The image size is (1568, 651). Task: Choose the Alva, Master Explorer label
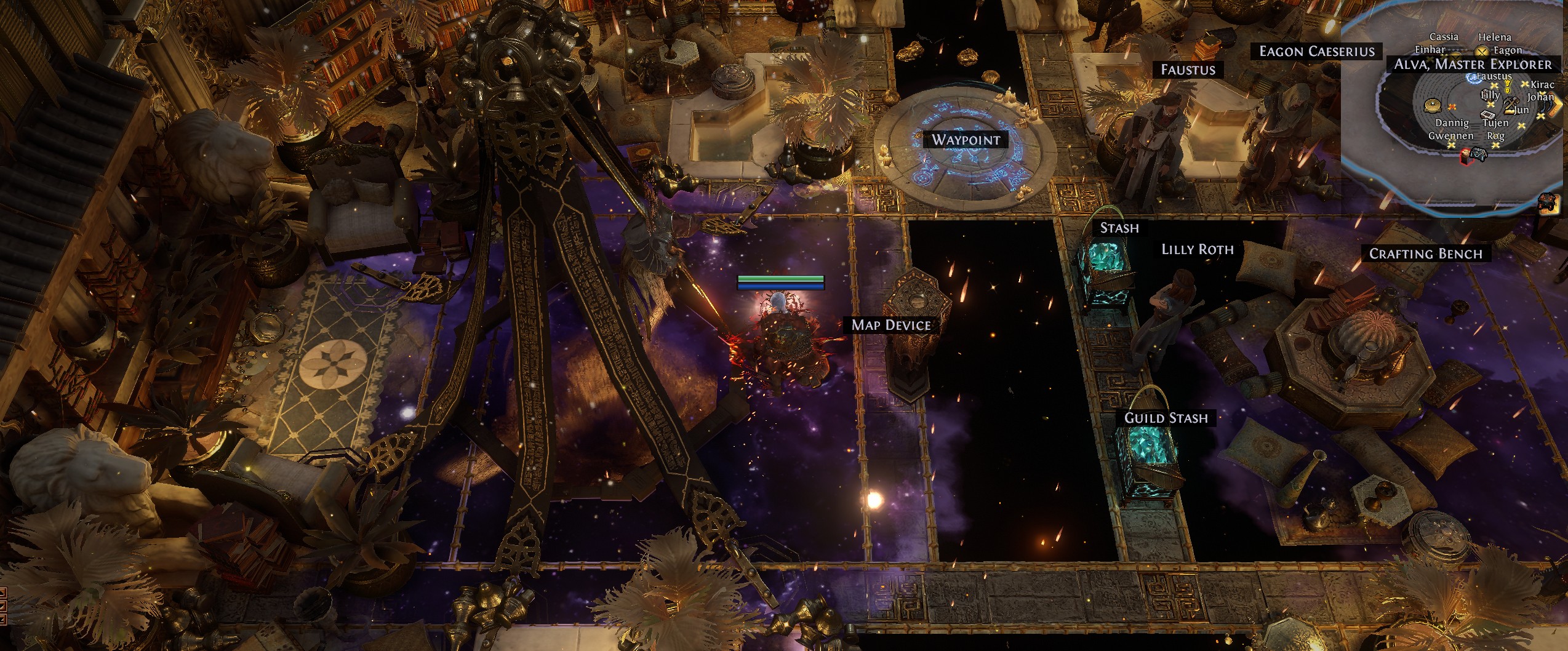pyautogui.click(x=1472, y=65)
